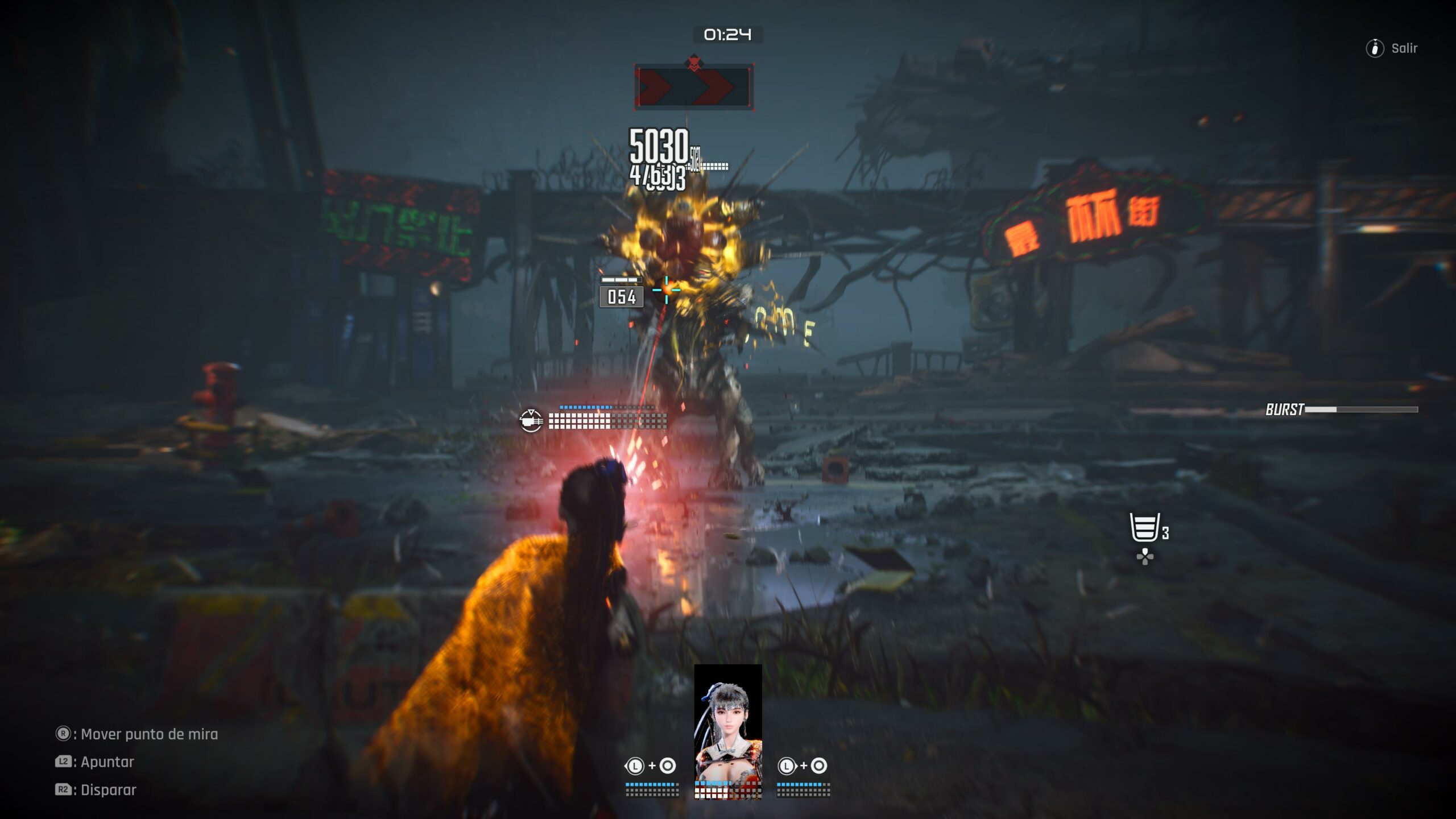This screenshot has width=1456, height=819.
Task: Select the red boss direction indicator
Action: 694,86
